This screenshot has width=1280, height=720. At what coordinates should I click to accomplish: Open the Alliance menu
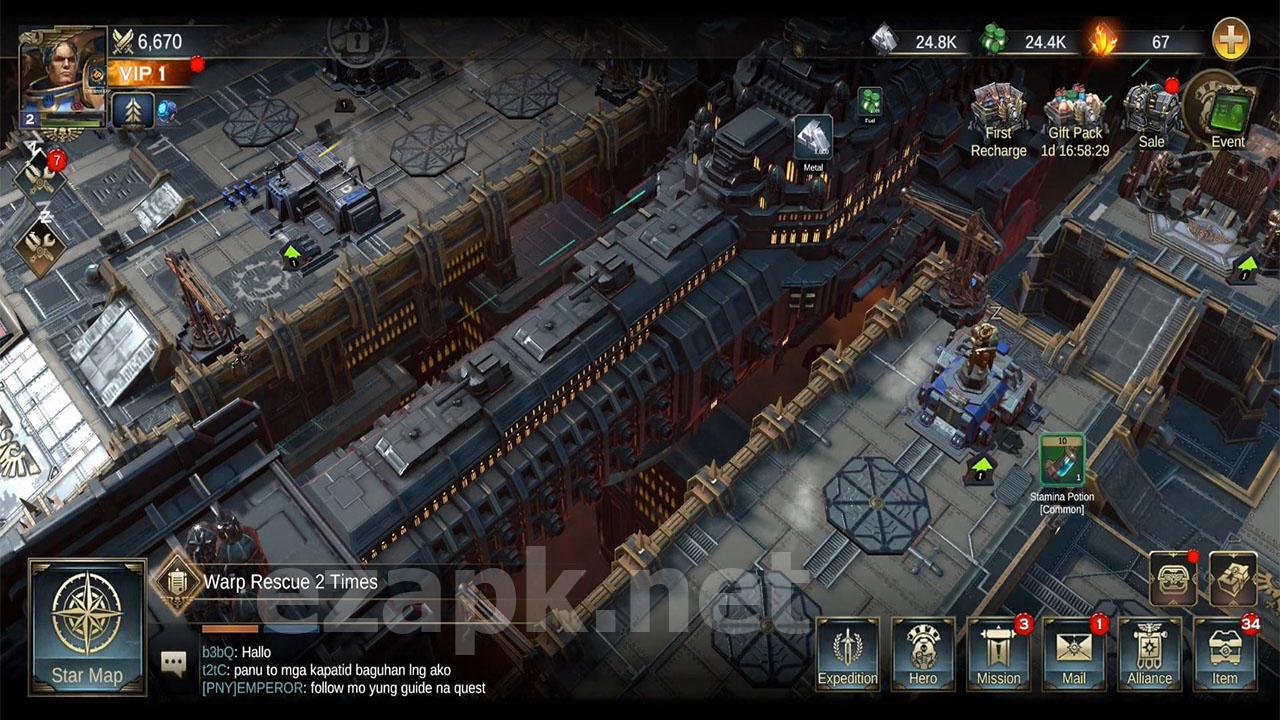1149,654
